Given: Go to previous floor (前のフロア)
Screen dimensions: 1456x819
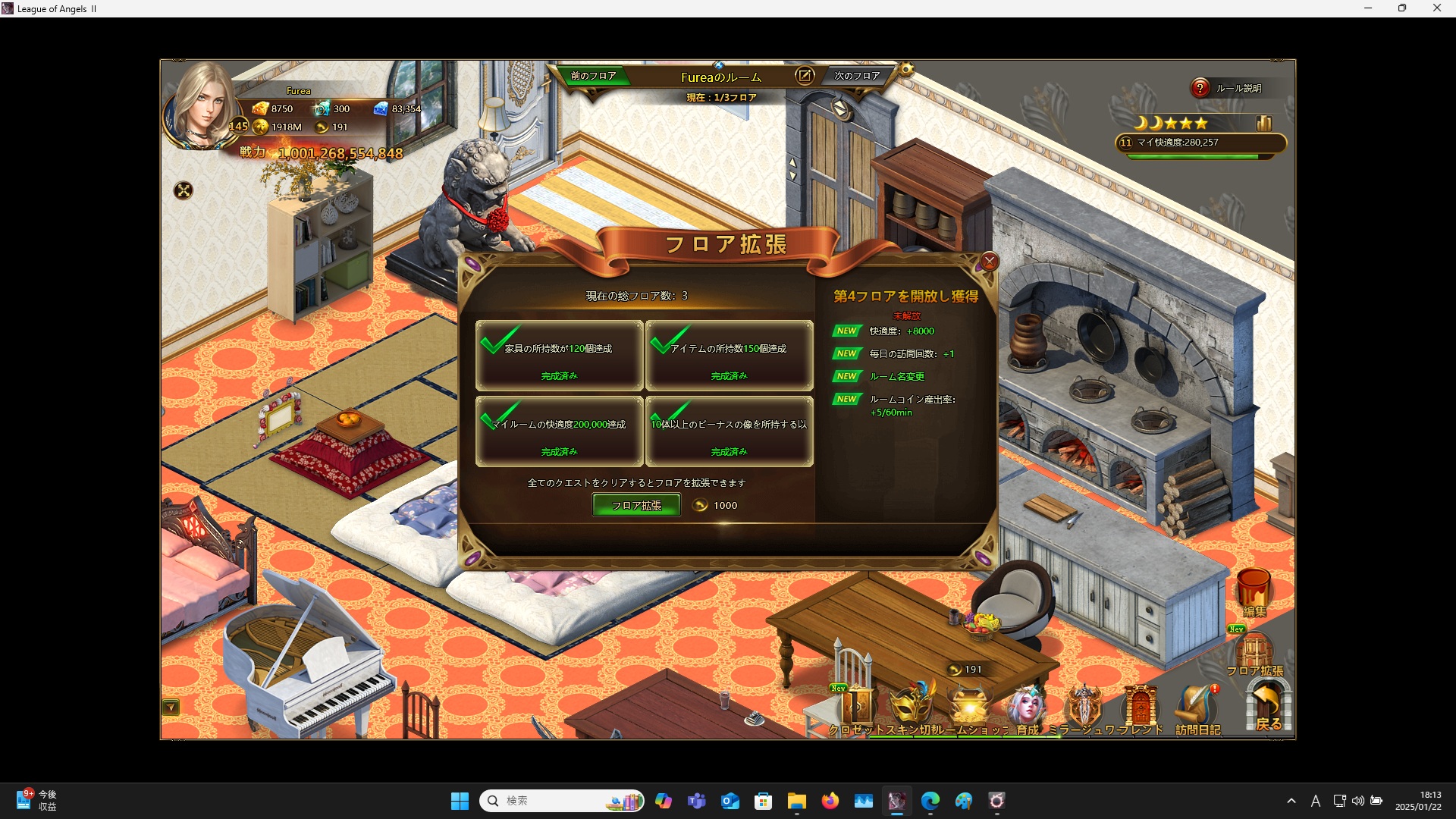Looking at the screenshot, I should pyautogui.click(x=593, y=76).
